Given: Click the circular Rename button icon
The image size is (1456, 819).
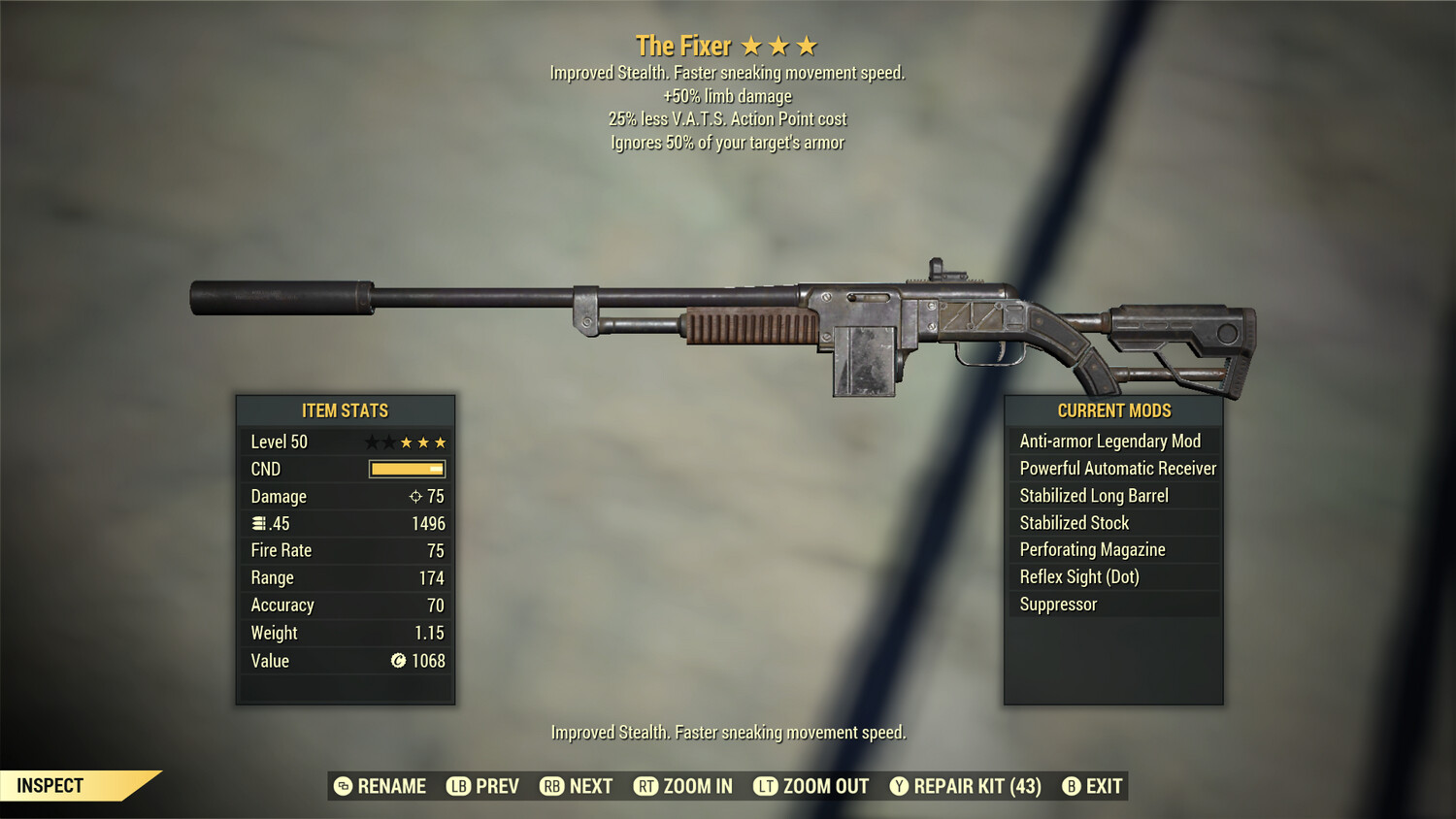Looking at the screenshot, I should (x=342, y=786).
